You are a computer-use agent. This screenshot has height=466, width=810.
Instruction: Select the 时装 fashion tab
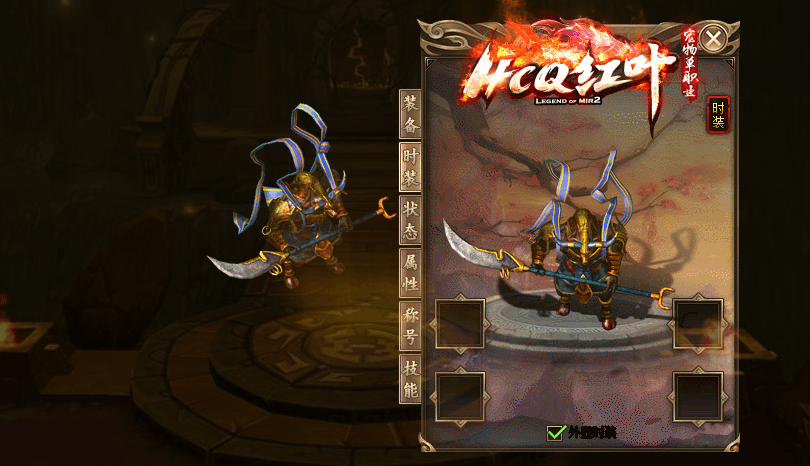coord(410,166)
